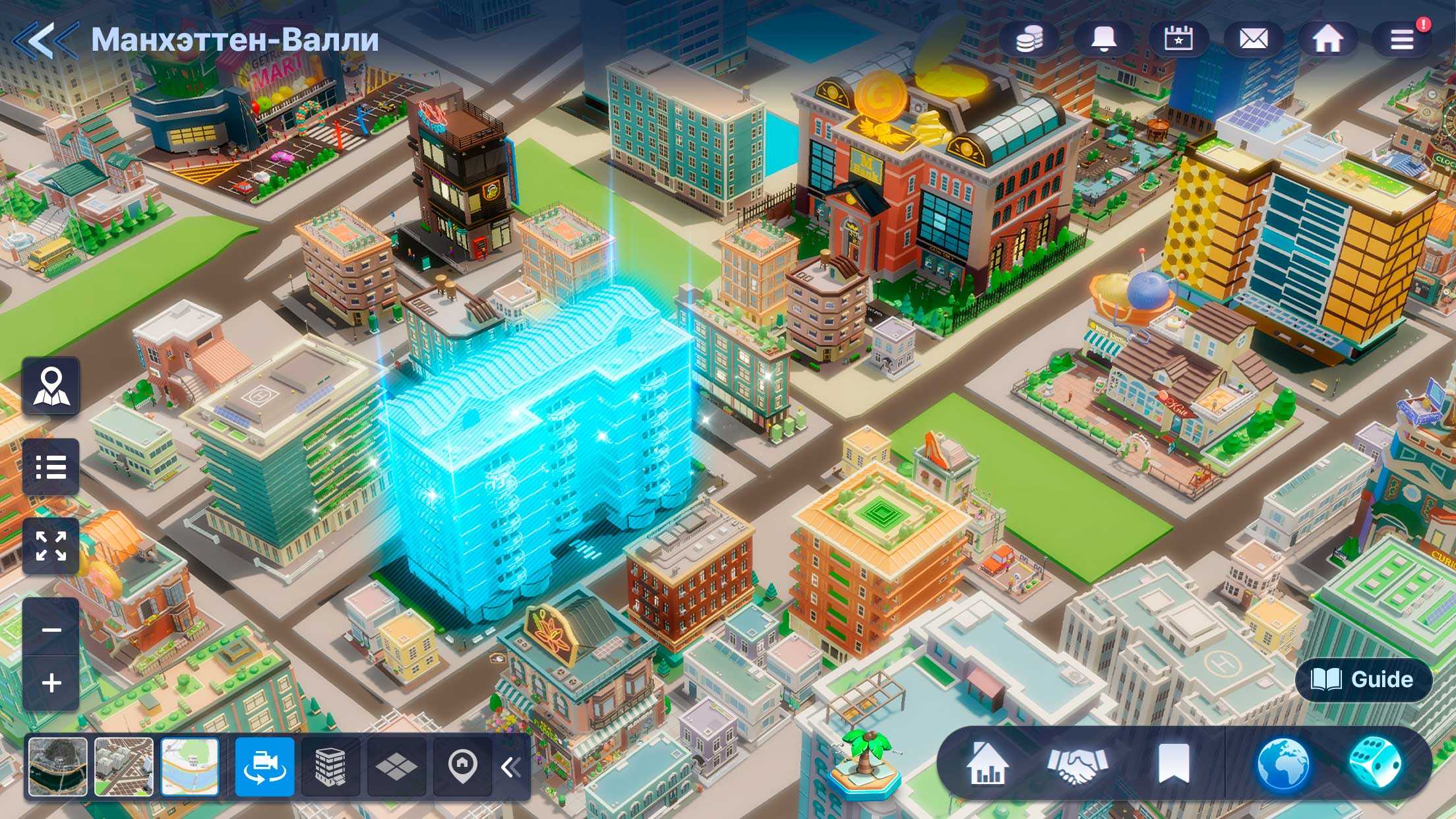Toggle fullscreen with the expand arrows button
Screen dimensions: 1456x819
(51, 547)
